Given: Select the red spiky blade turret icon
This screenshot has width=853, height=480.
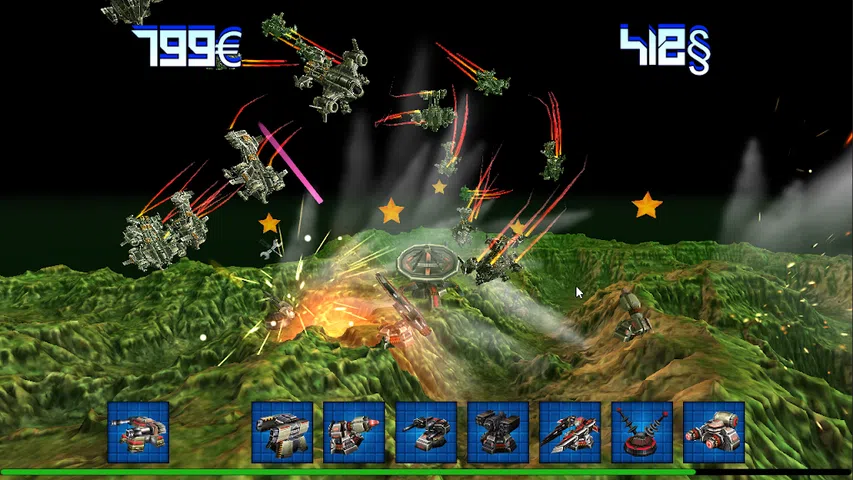Looking at the screenshot, I should [570, 432].
